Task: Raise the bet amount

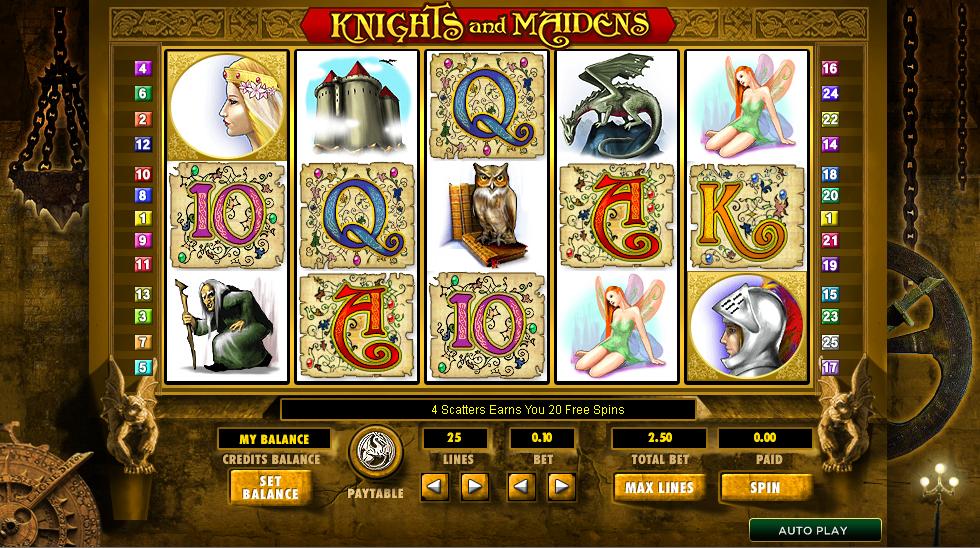Action: coord(562,487)
